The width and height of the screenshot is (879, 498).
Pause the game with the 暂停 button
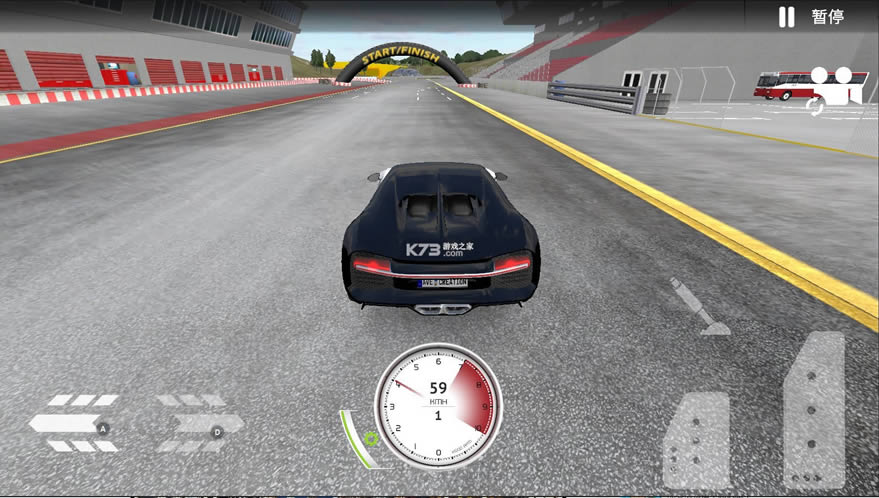tap(813, 17)
